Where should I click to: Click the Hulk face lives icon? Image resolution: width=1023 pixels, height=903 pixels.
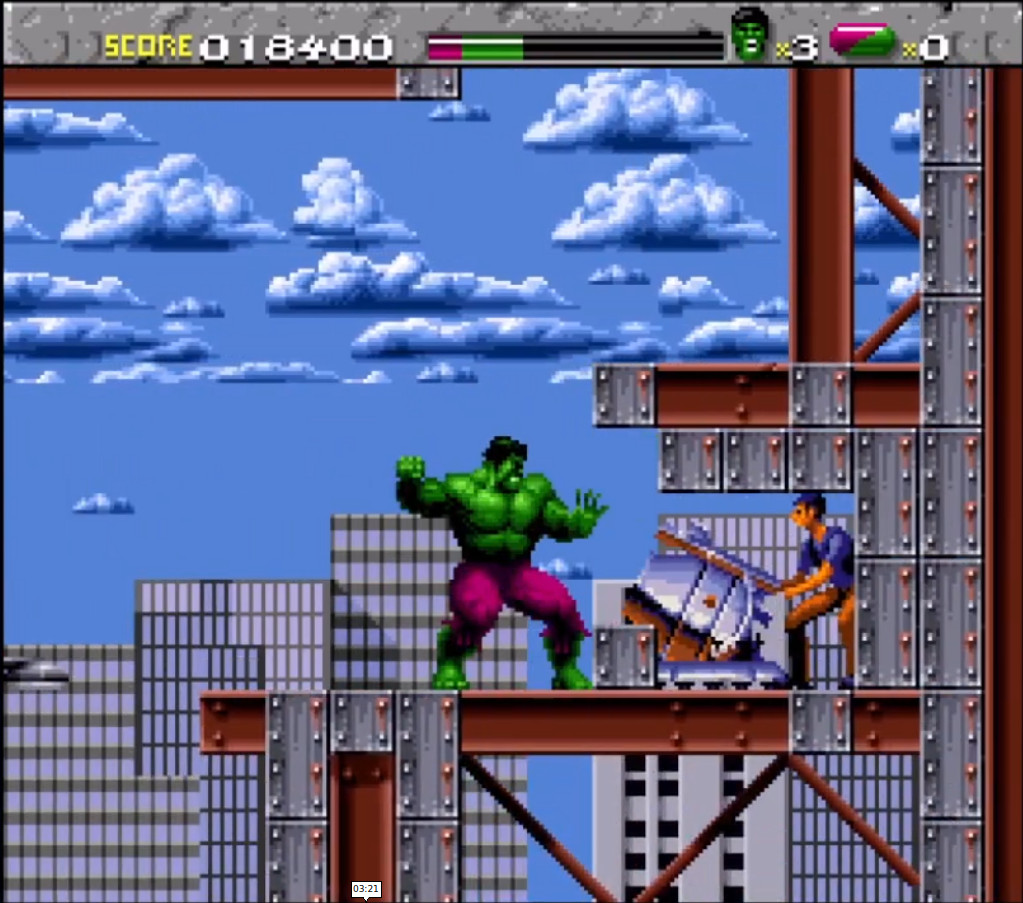click(x=751, y=35)
